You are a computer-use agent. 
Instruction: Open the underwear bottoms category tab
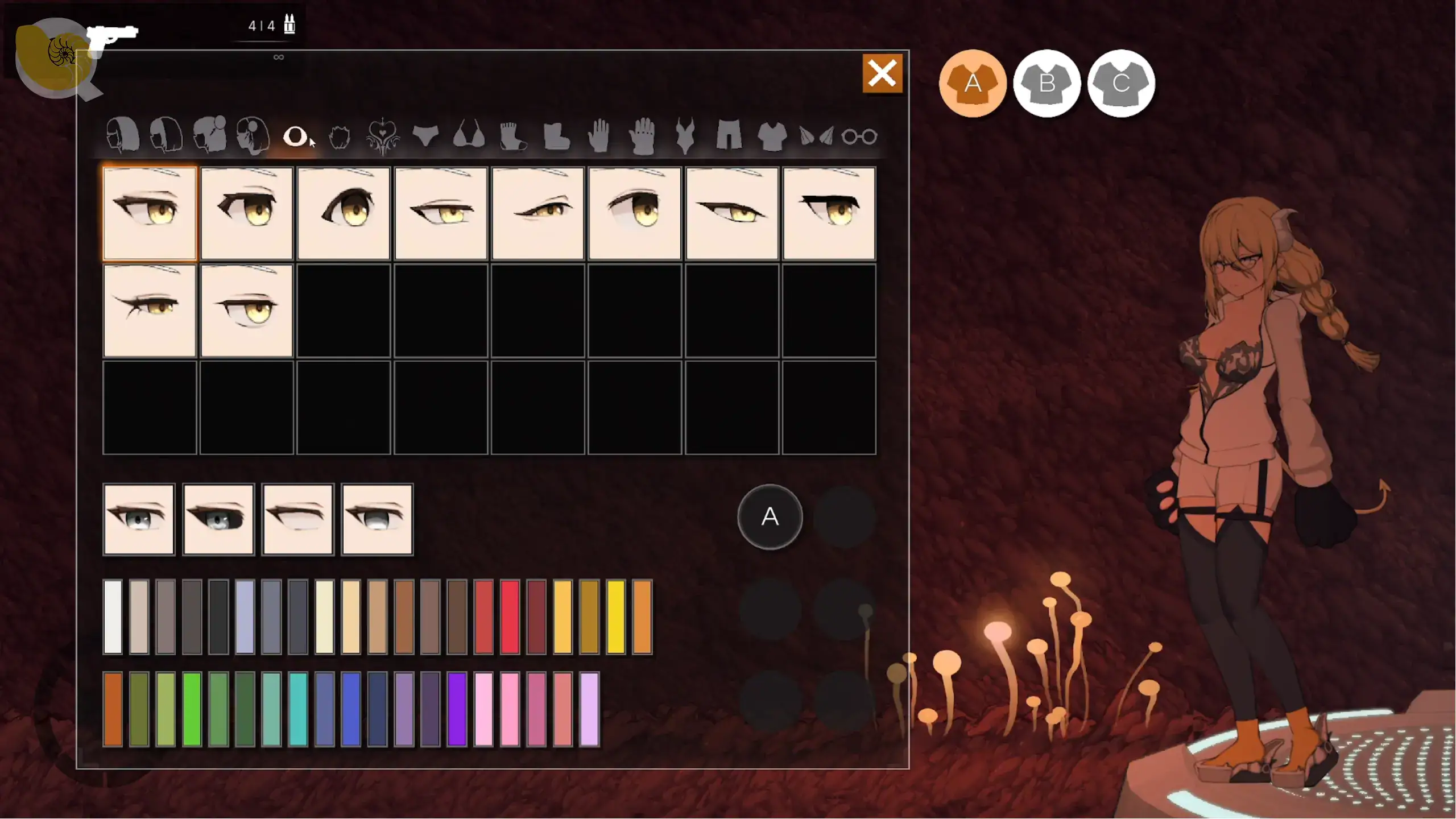click(425, 135)
